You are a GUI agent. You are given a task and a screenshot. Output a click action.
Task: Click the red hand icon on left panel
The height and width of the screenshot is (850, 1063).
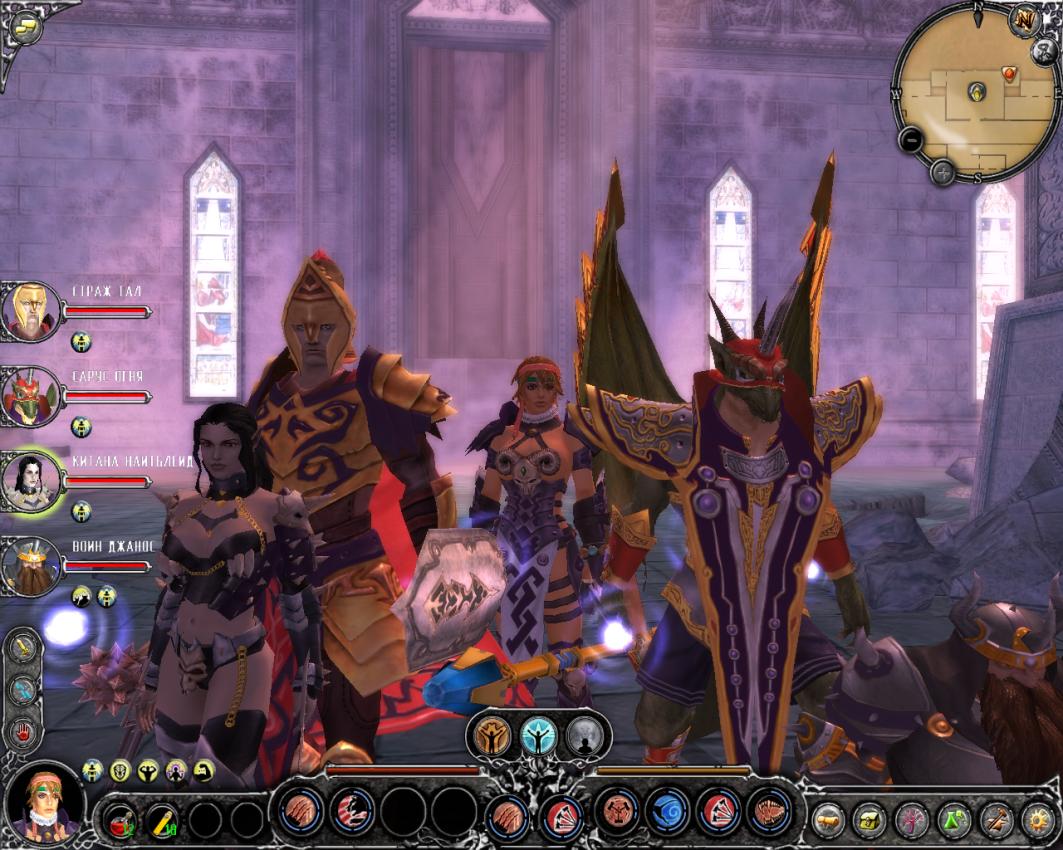click(x=23, y=732)
